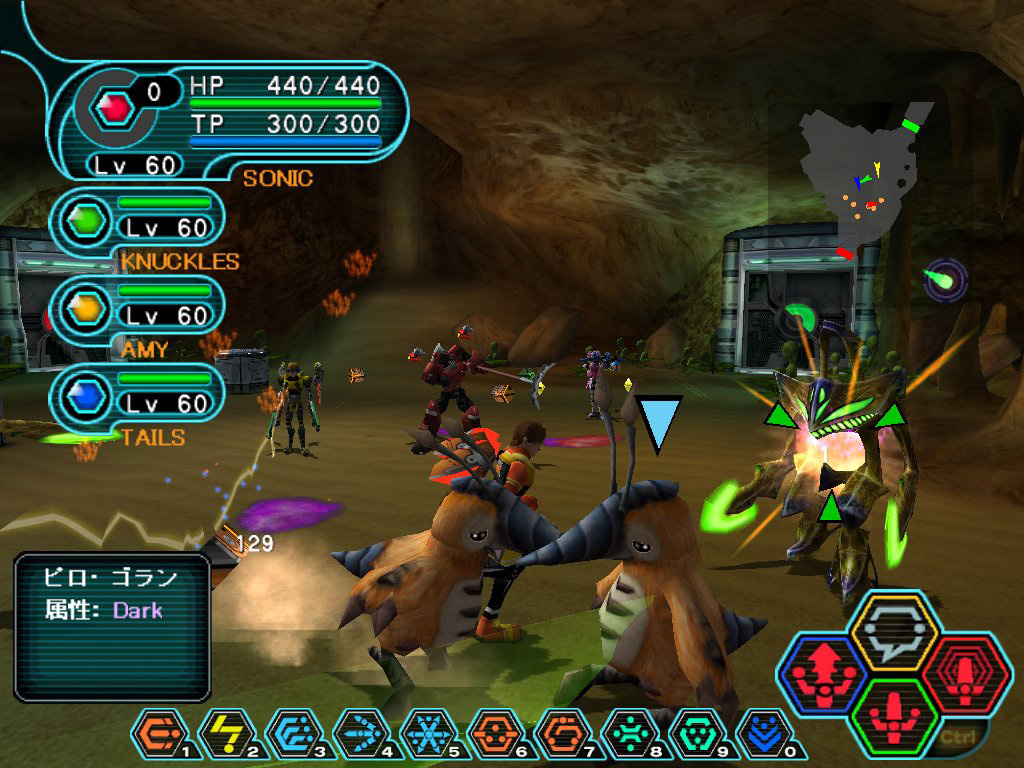Use the blue-bordered heavy attack action
The width and height of the screenshot is (1024, 768).
click(823, 673)
